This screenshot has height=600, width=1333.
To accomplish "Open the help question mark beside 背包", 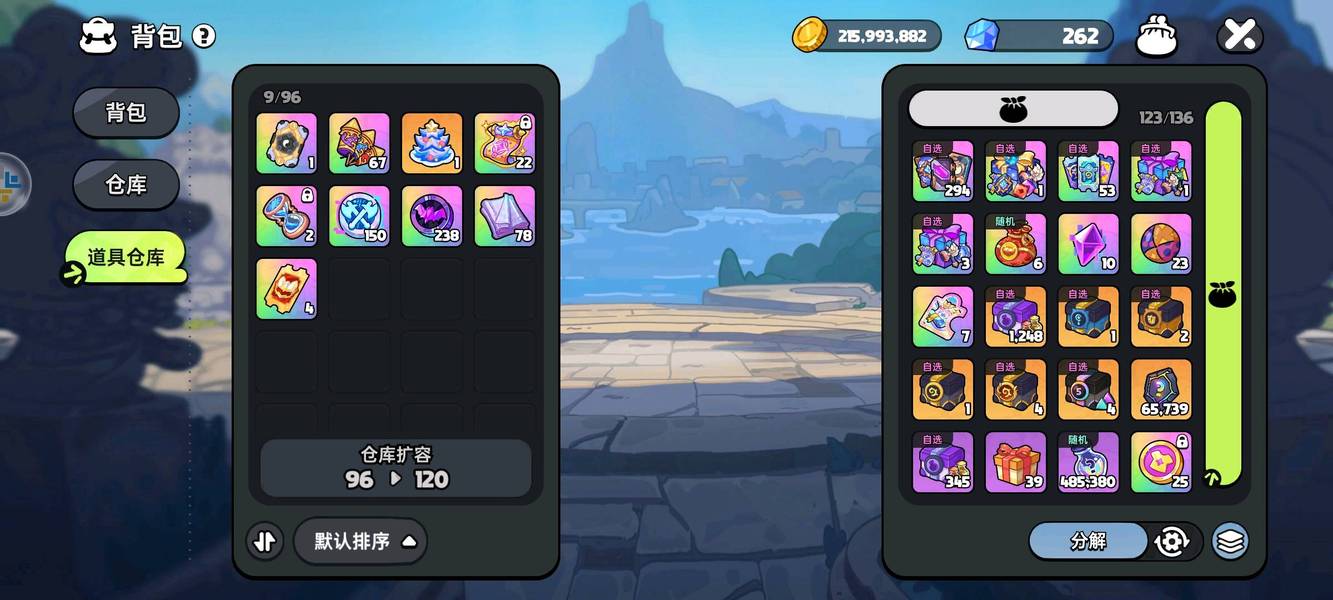I will [204, 37].
